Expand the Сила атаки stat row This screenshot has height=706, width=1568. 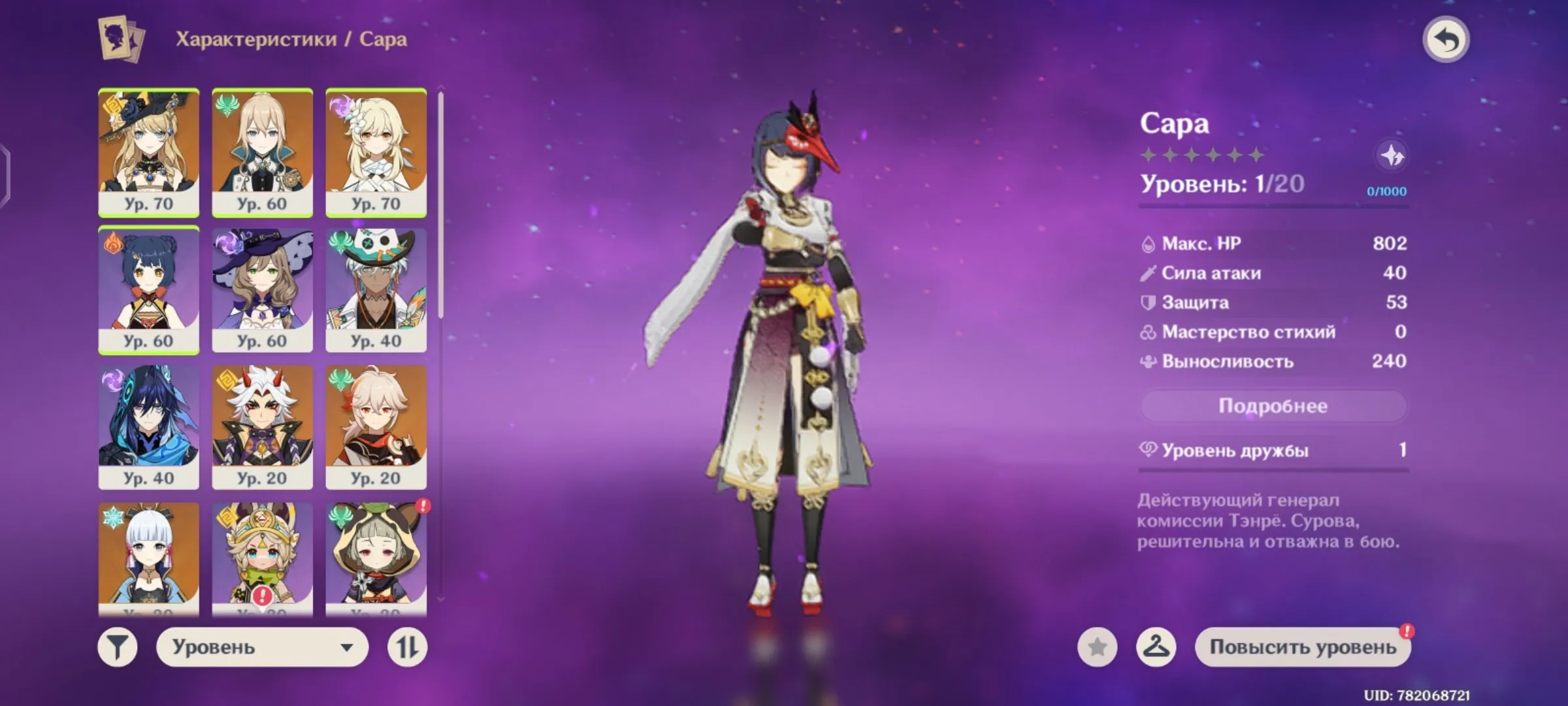coord(1209,273)
